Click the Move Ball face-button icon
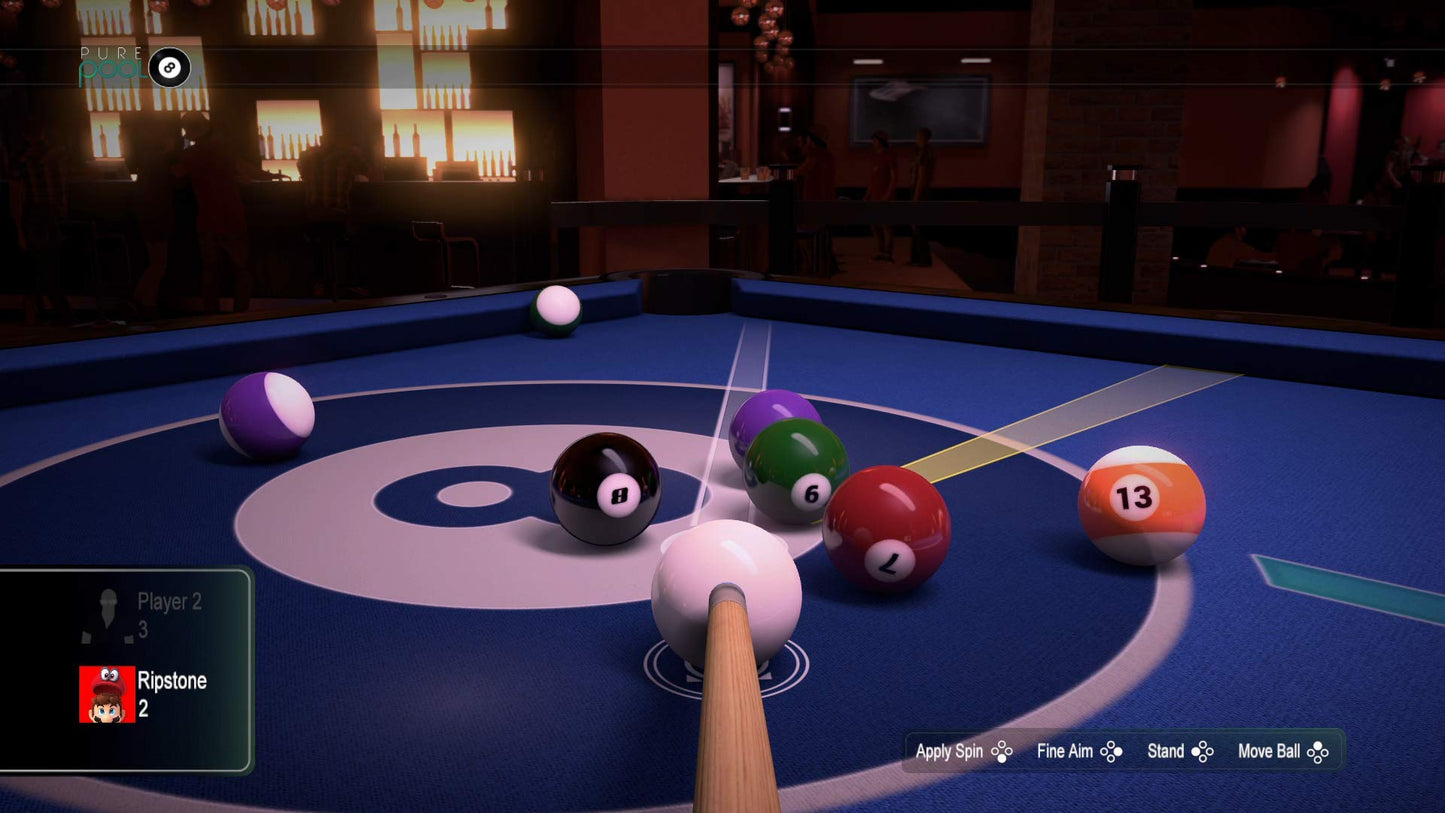The height and width of the screenshot is (813, 1445). point(1317,751)
